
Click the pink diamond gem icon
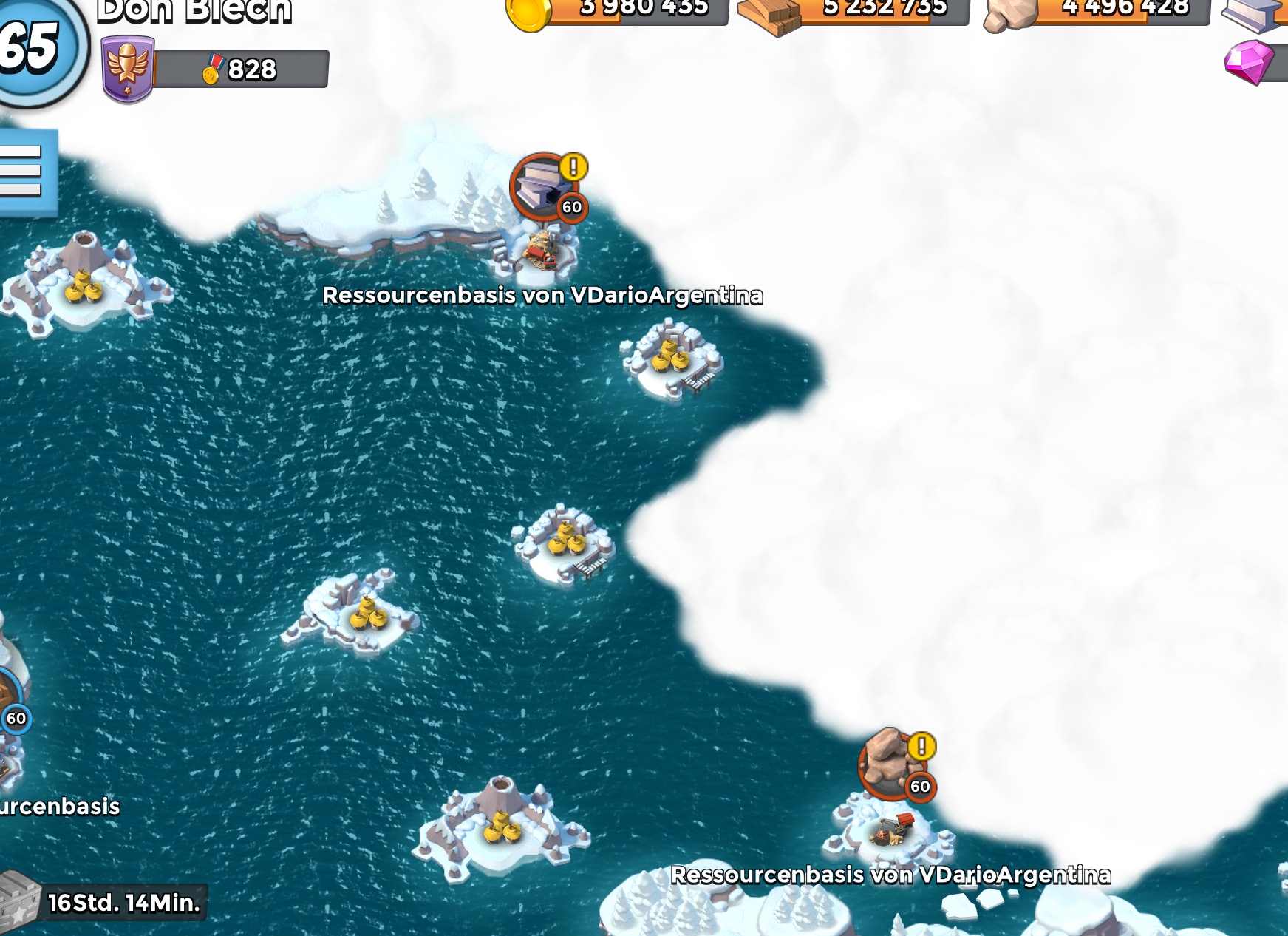[1249, 62]
